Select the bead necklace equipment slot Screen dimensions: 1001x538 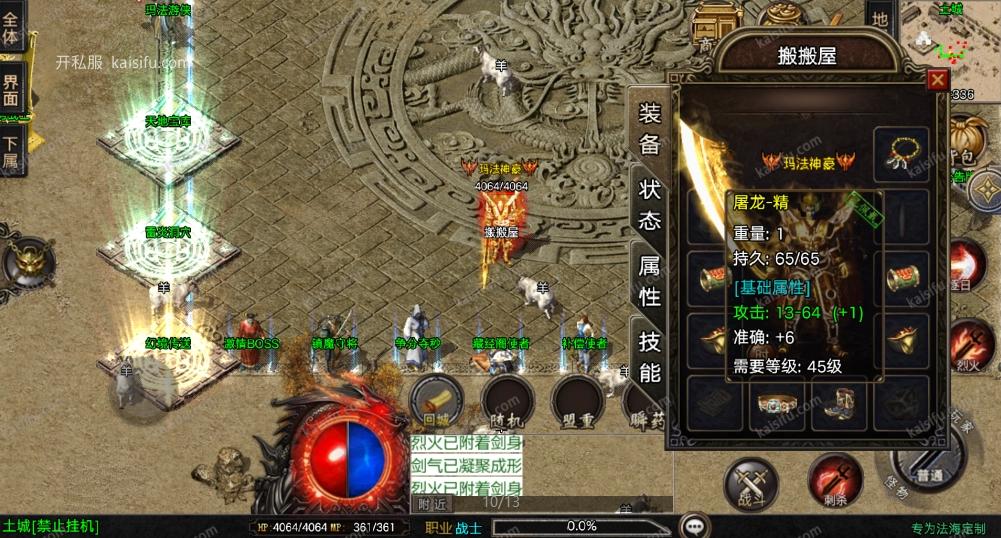[901, 150]
